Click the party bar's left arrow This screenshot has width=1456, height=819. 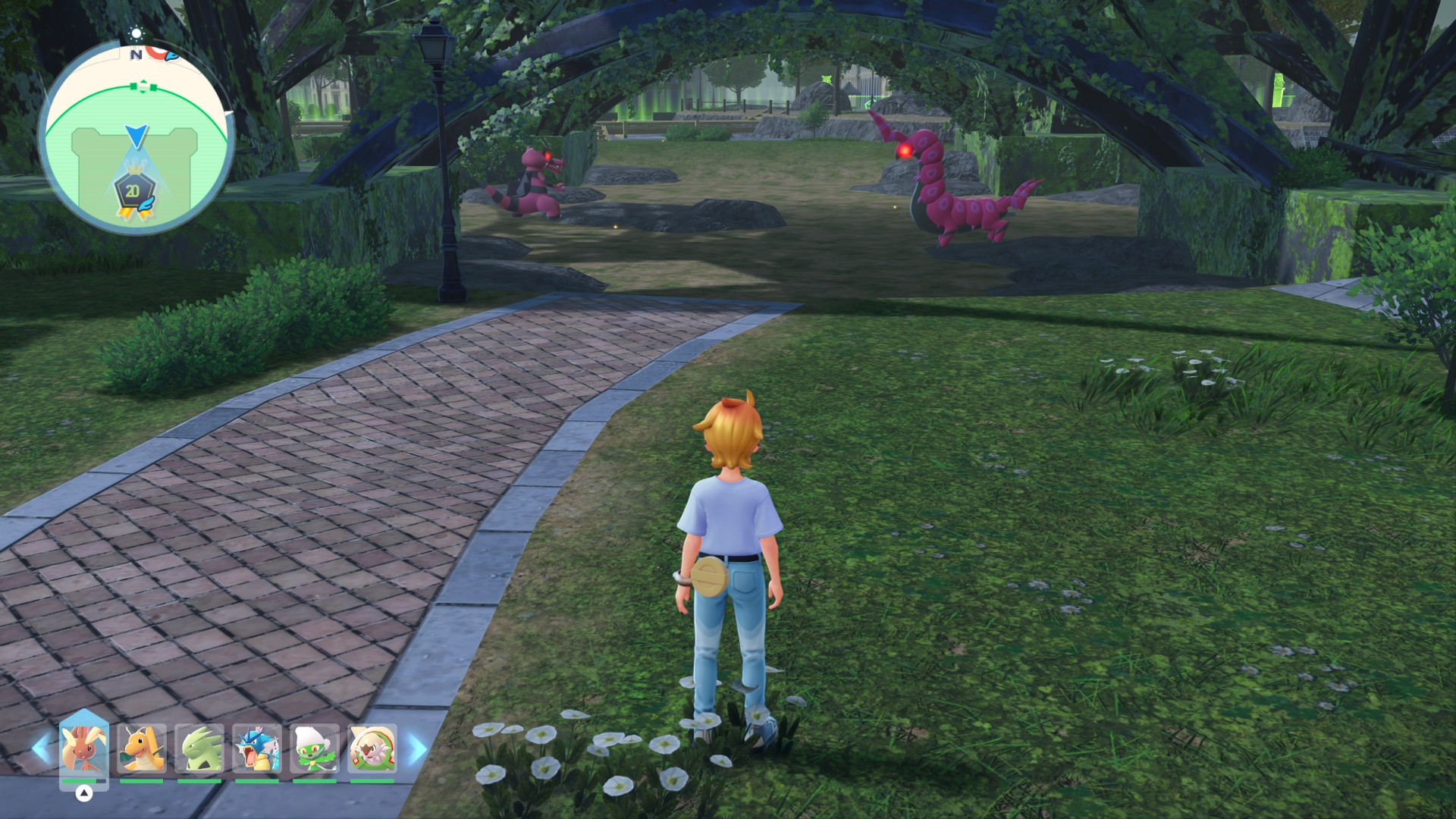pos(40,749)
